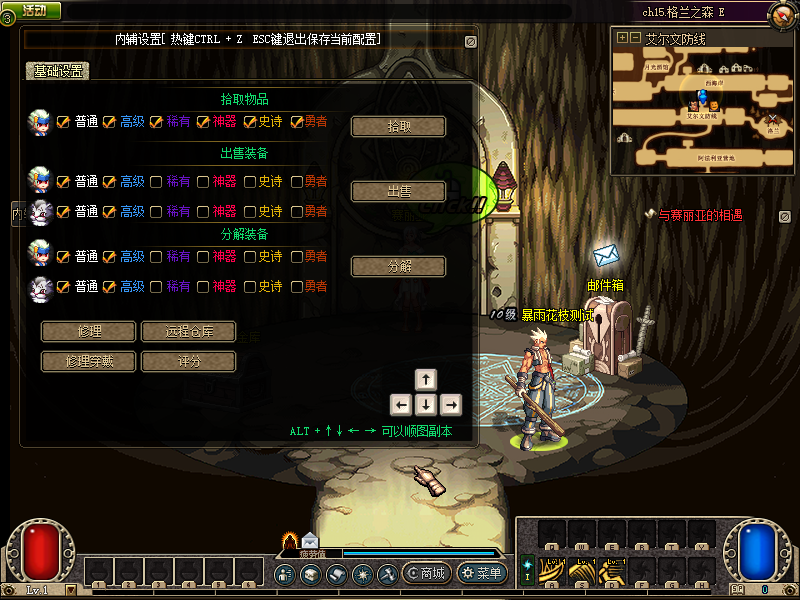Click the 修理穿戴 repair equipped button
800x600 pixels.
click(88, 361)
